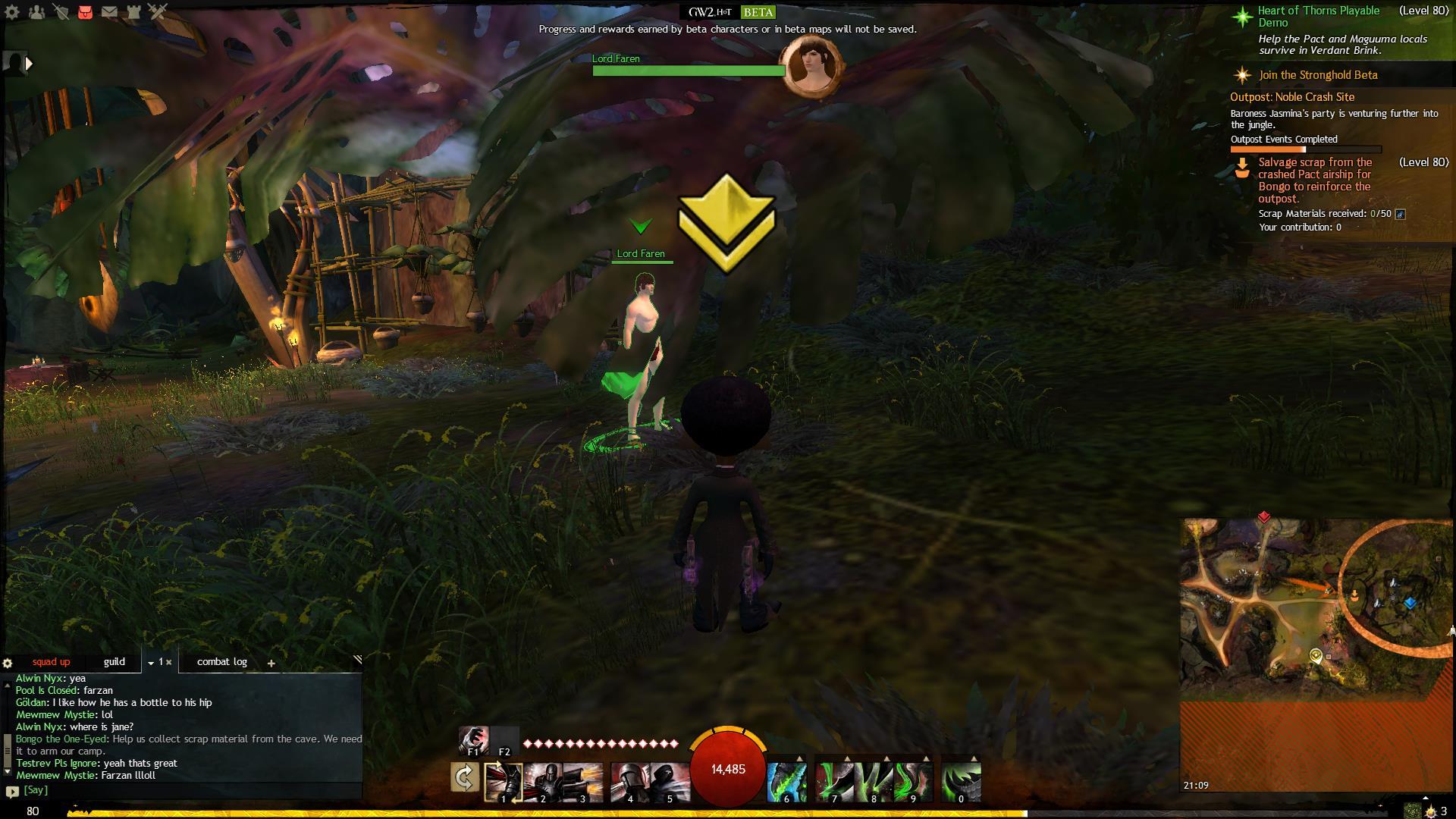Screen dimensions: 1456x819
Task: Activate the elite skill in slot 0
Action: click(961, 783)
